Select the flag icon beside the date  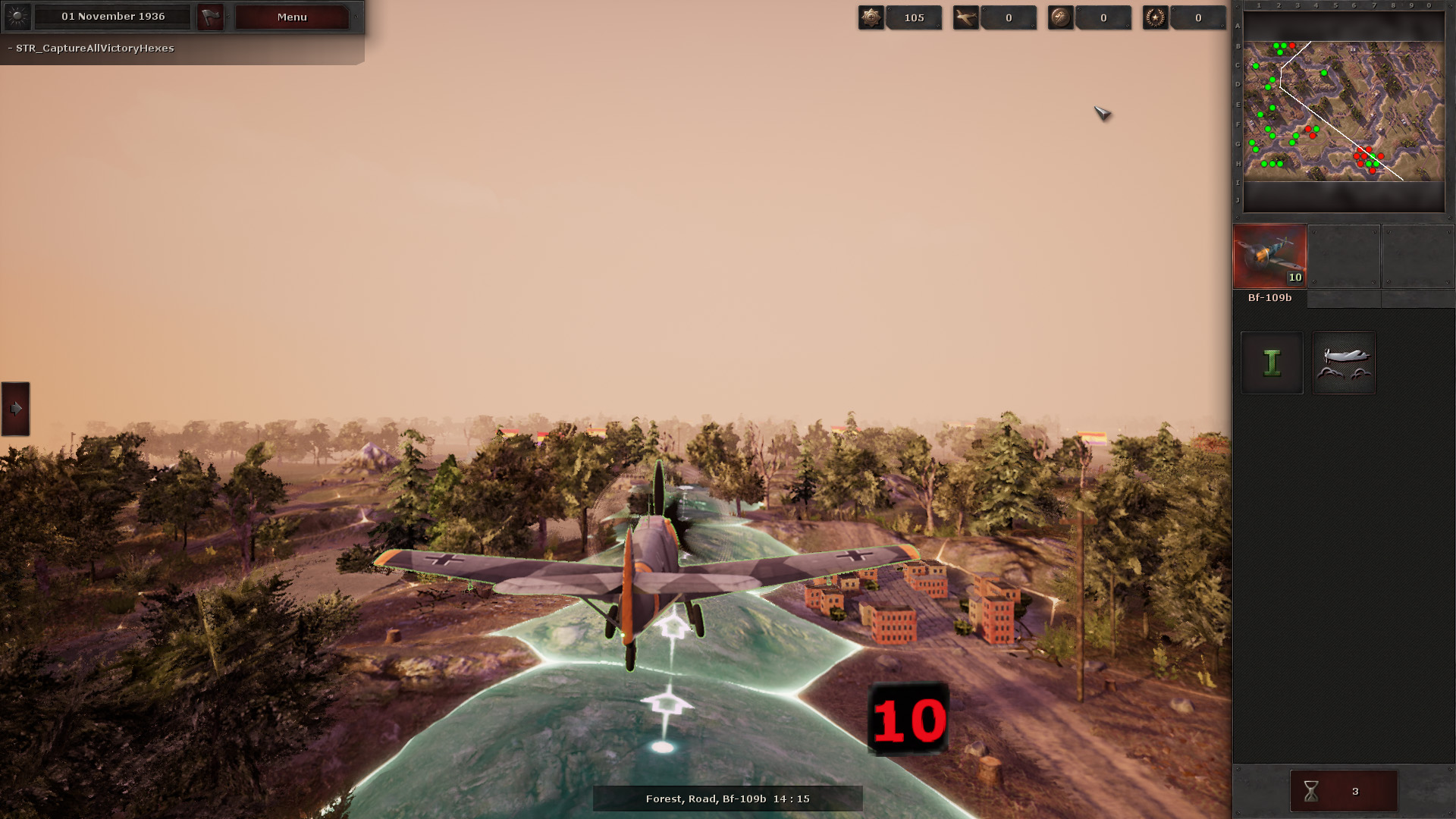(210, 16)
